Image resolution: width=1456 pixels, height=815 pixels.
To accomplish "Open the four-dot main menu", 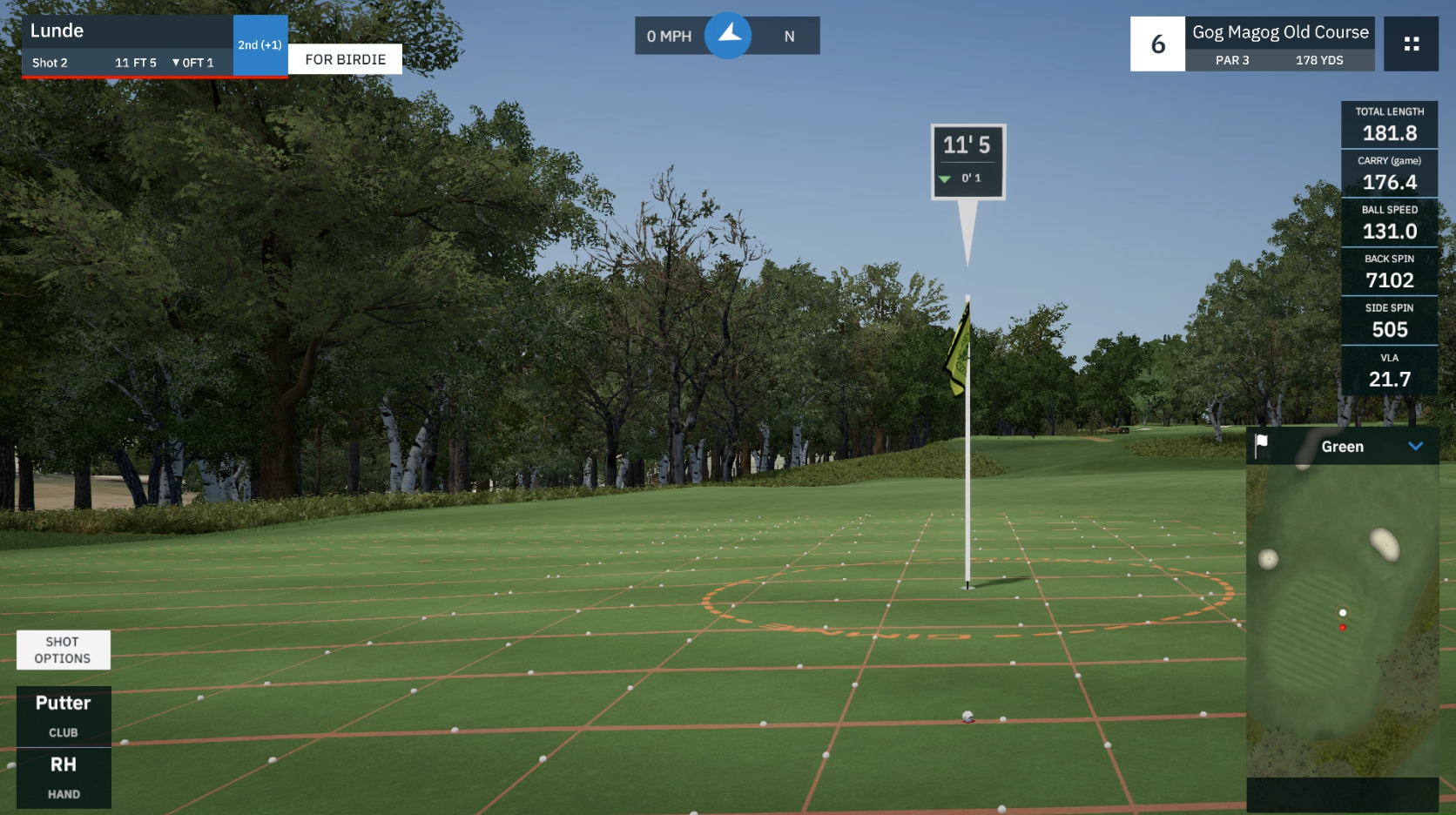I will coord(1411,44).
